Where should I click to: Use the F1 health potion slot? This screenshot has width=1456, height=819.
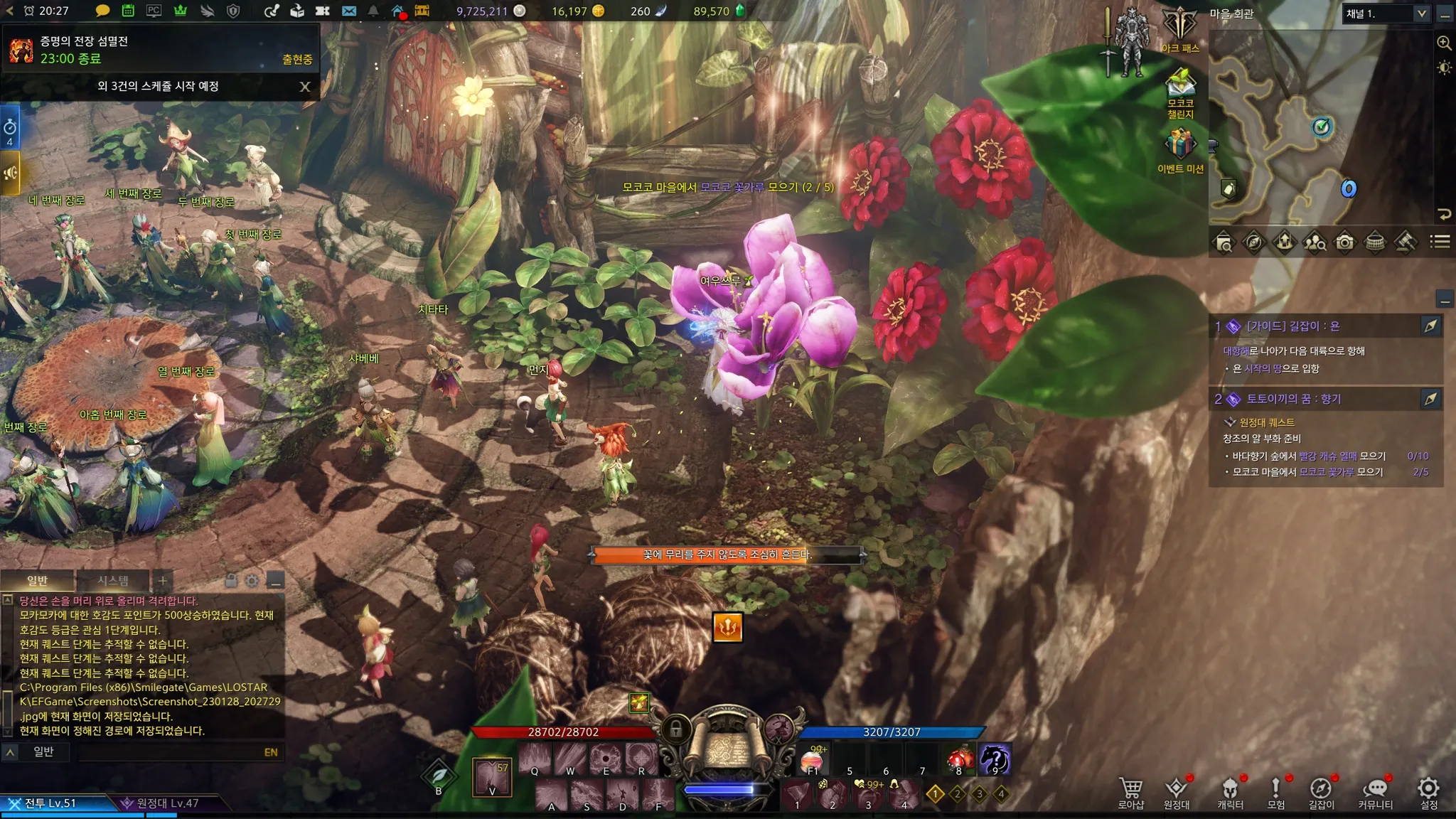coord(813,761)
